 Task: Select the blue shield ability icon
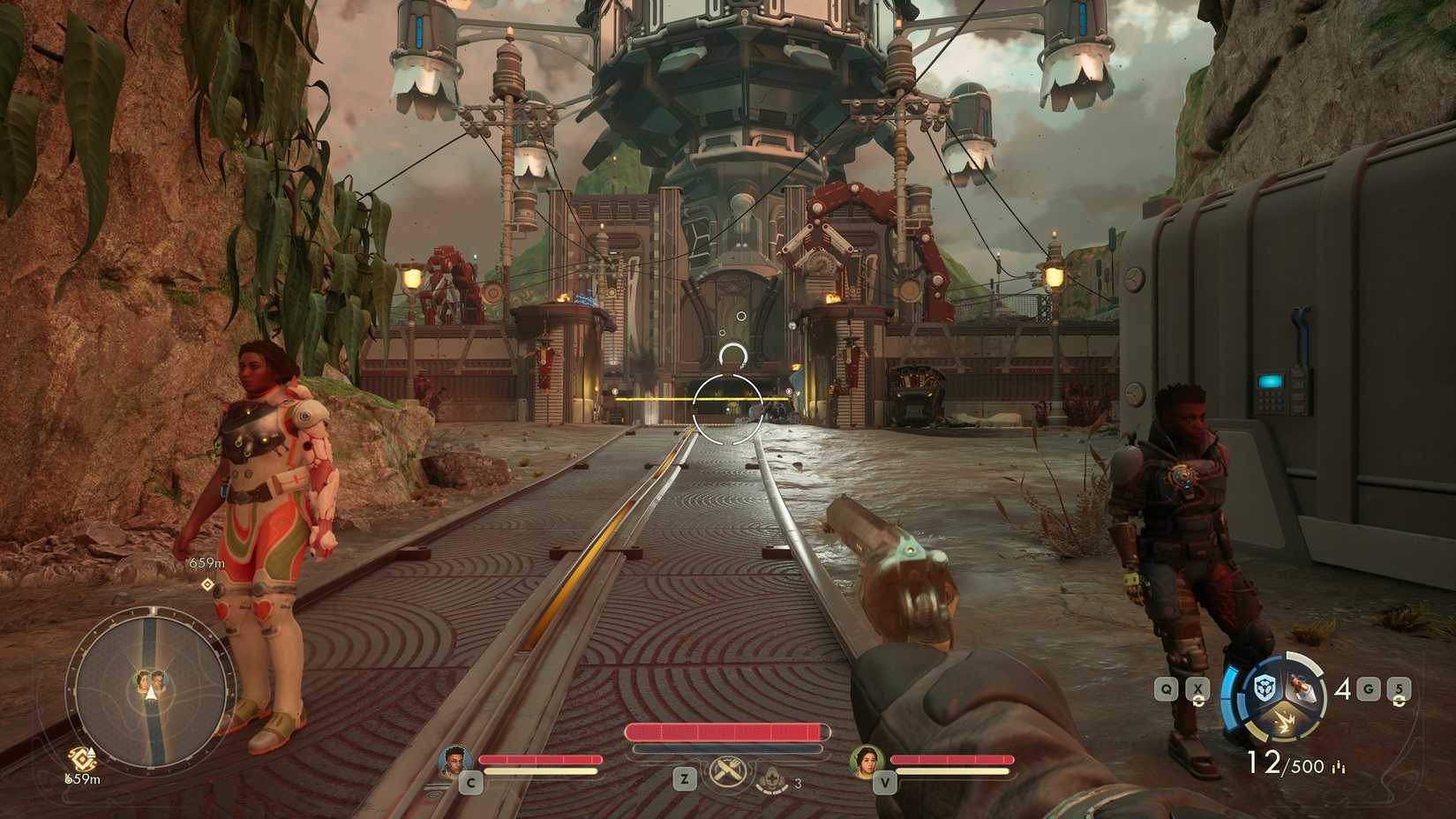(x=1264, y=688)
